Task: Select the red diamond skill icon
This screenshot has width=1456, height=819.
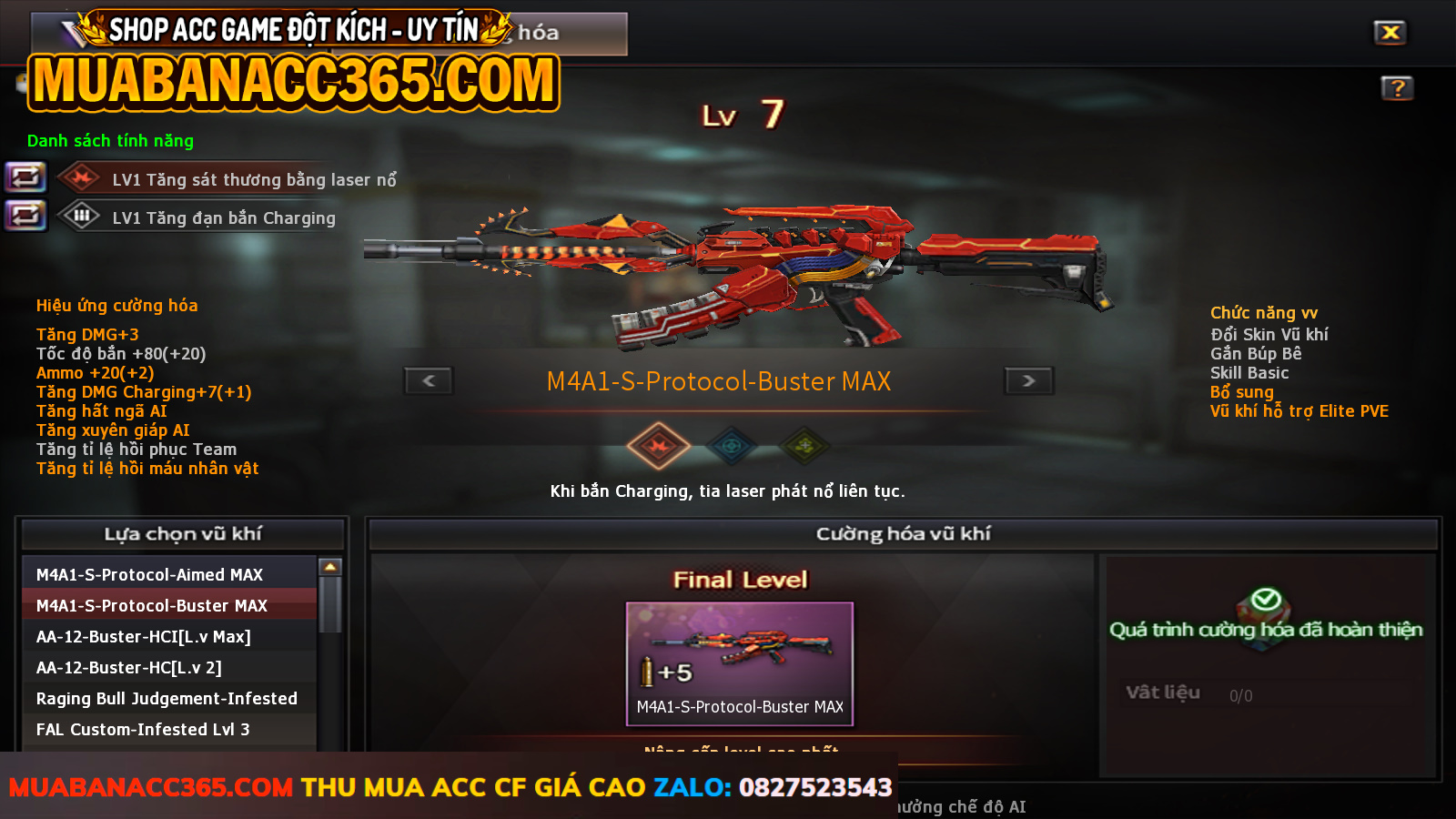Action: point(659,446)
